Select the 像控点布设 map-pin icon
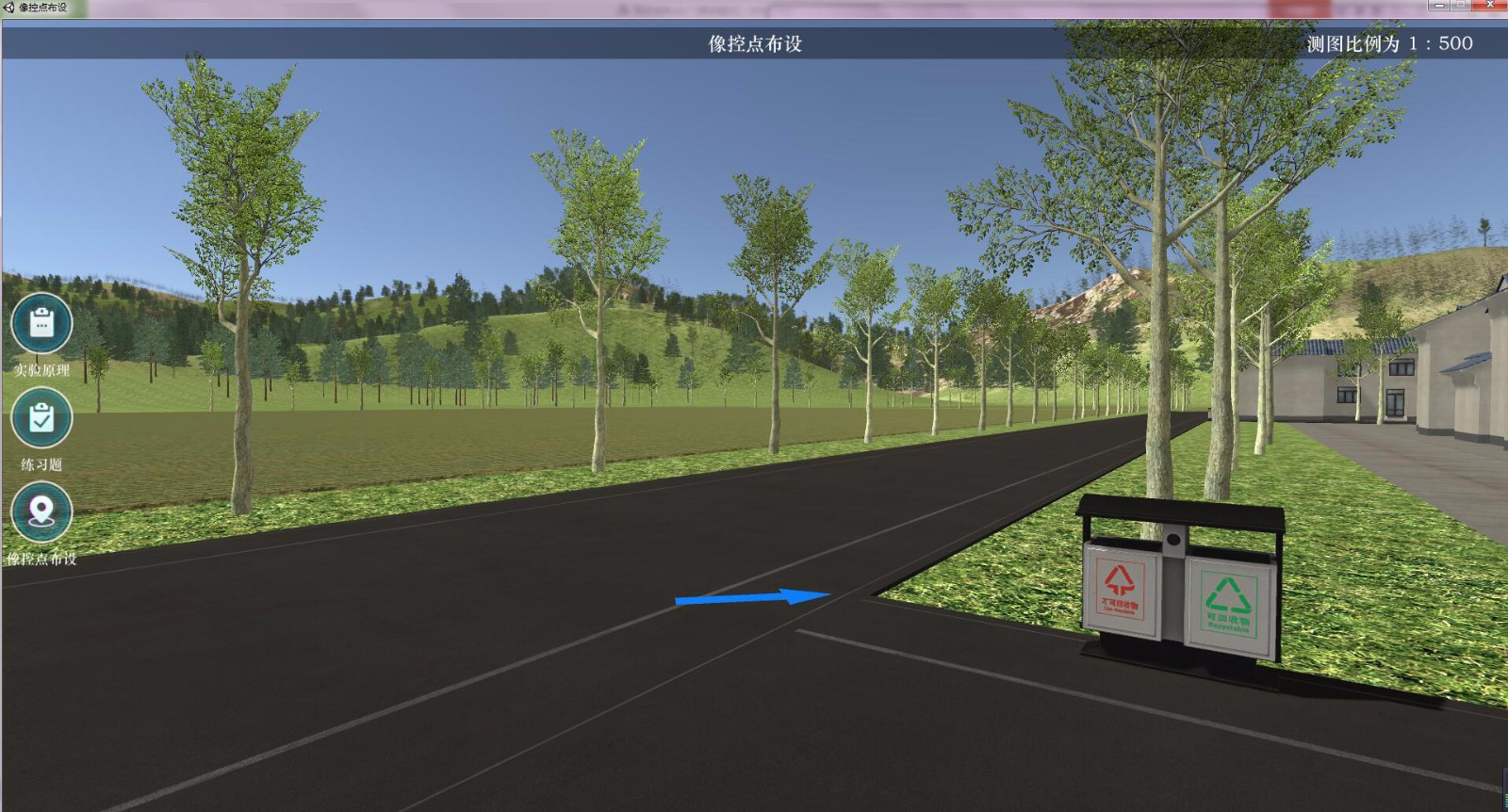The image size is (1508, 812). pyautogui.click(x=41, y=512)
